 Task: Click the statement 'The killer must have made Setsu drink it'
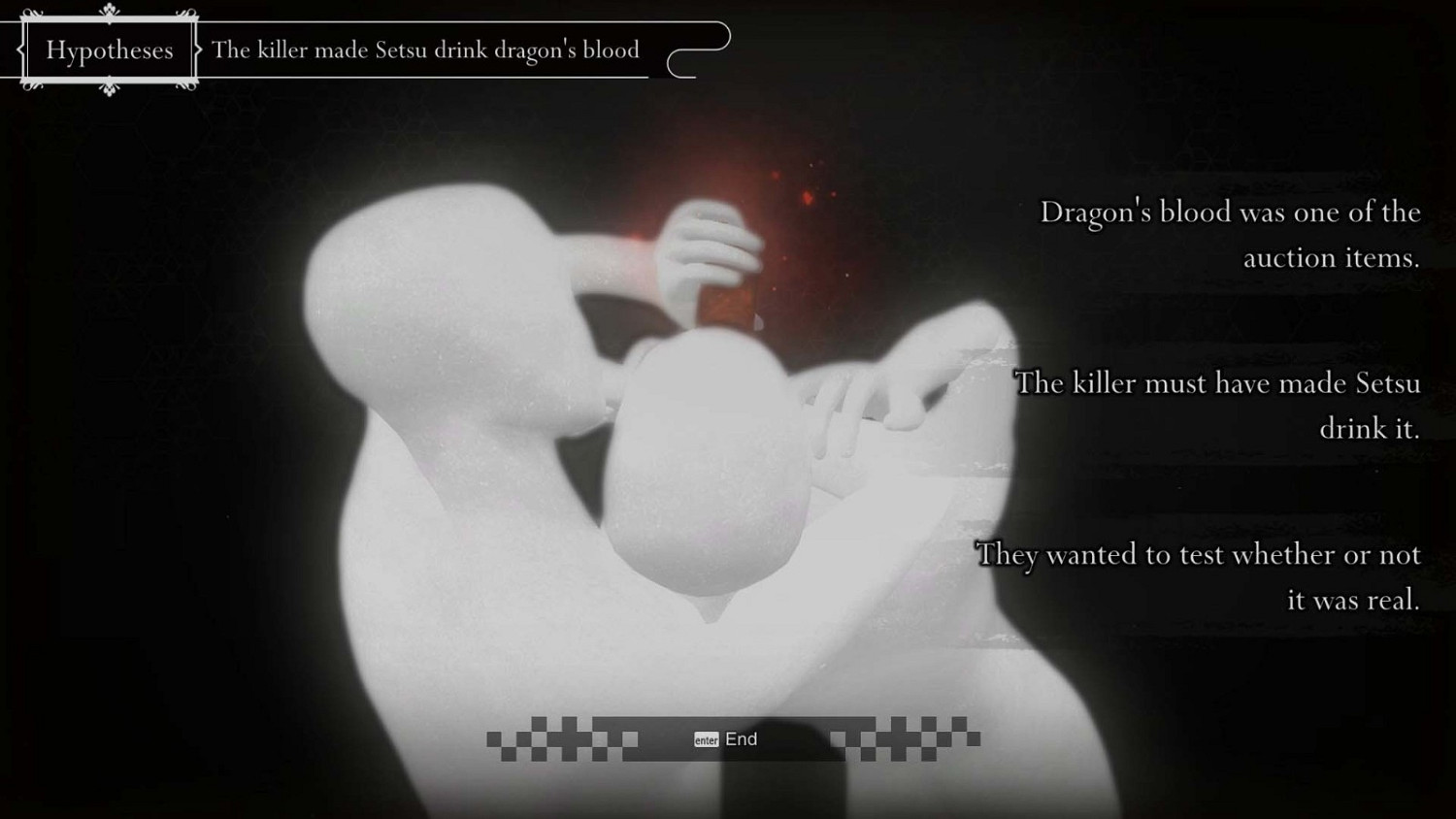click(1216, 406)
